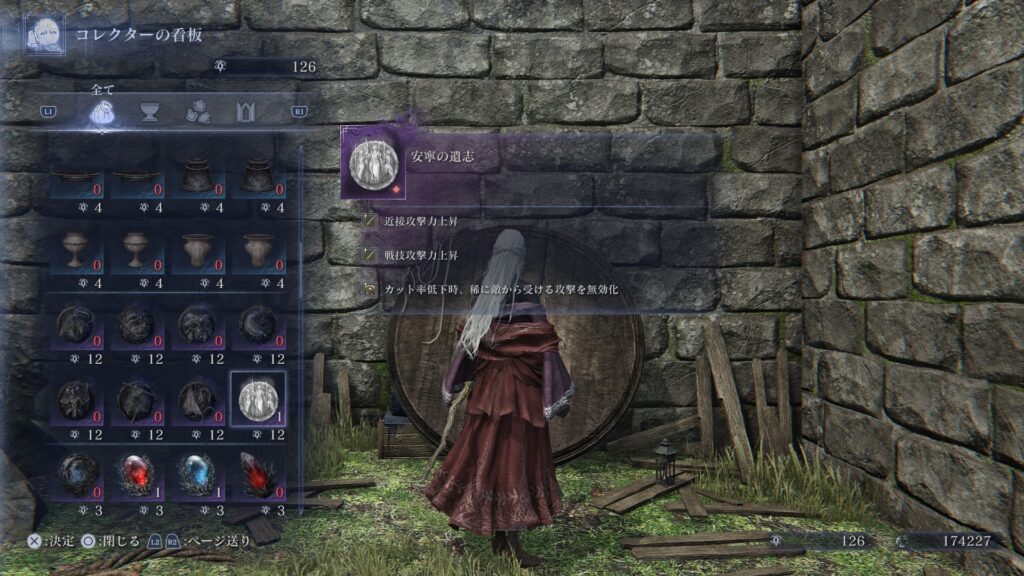Select the silver 安寧の遺志 relic slot
Screen dimensions: 1024x576
pos(258,400)
